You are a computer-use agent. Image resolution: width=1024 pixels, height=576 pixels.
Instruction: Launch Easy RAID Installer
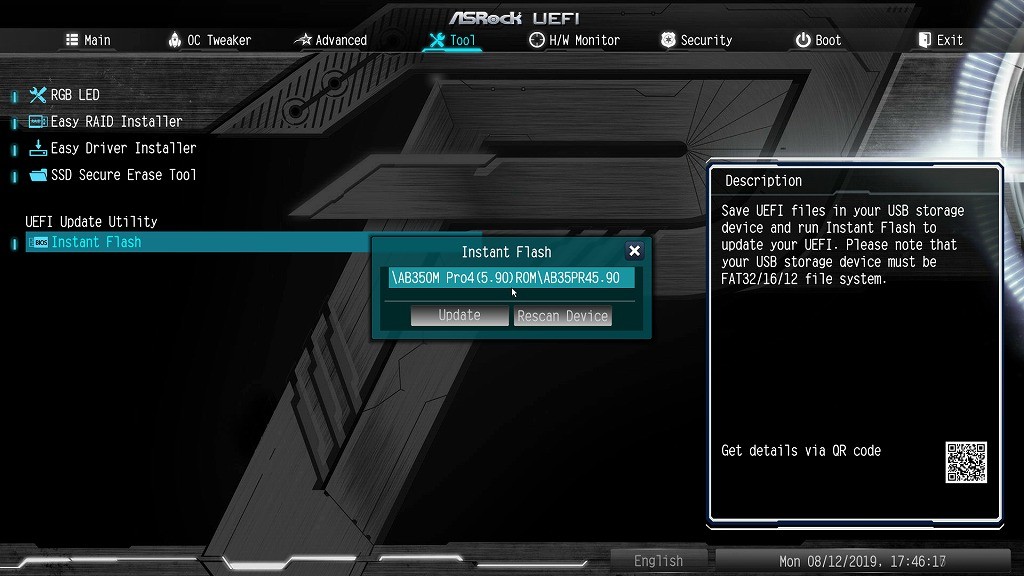click(116, 121)
